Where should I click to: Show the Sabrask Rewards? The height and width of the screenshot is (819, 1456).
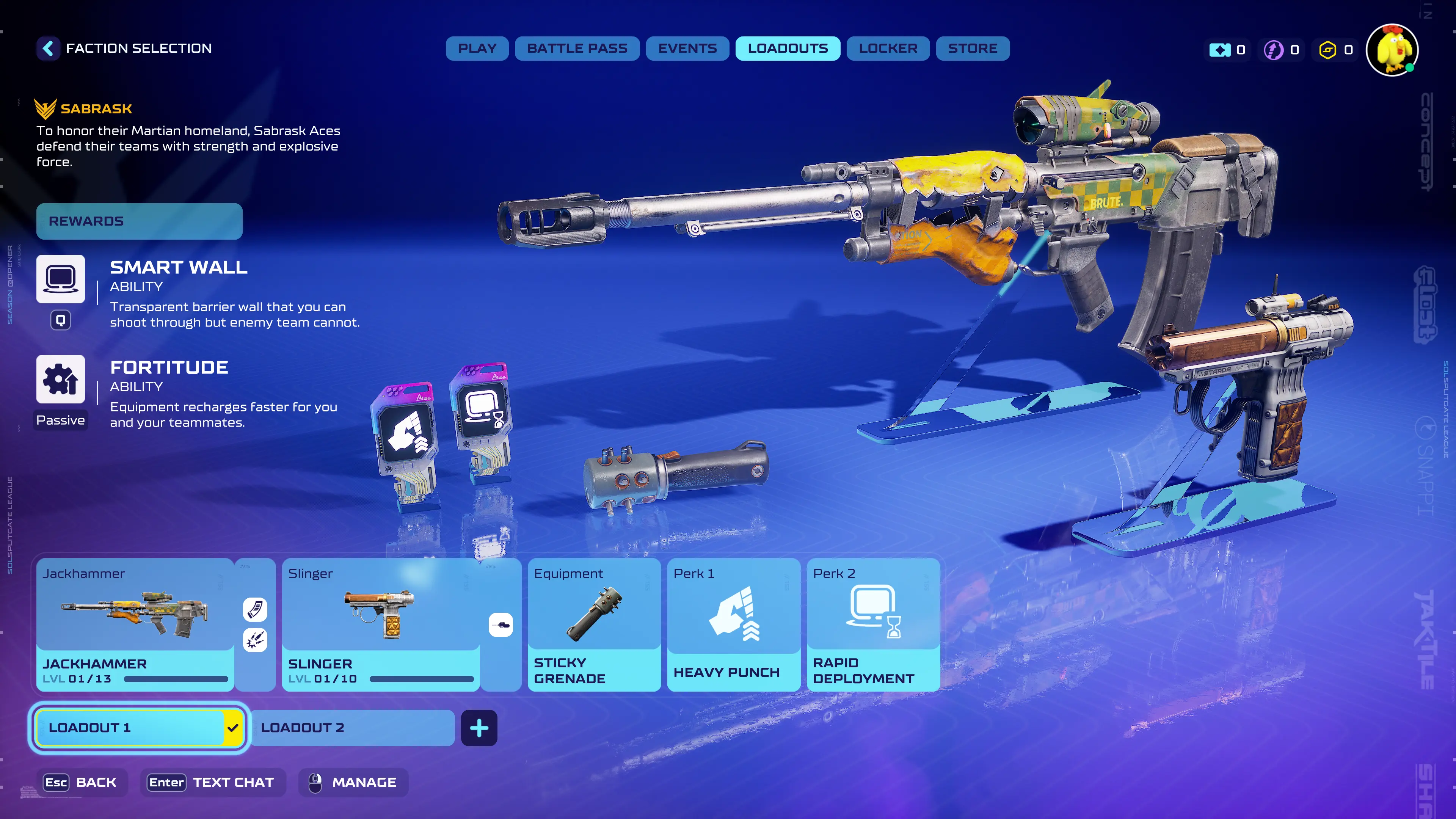139,221
